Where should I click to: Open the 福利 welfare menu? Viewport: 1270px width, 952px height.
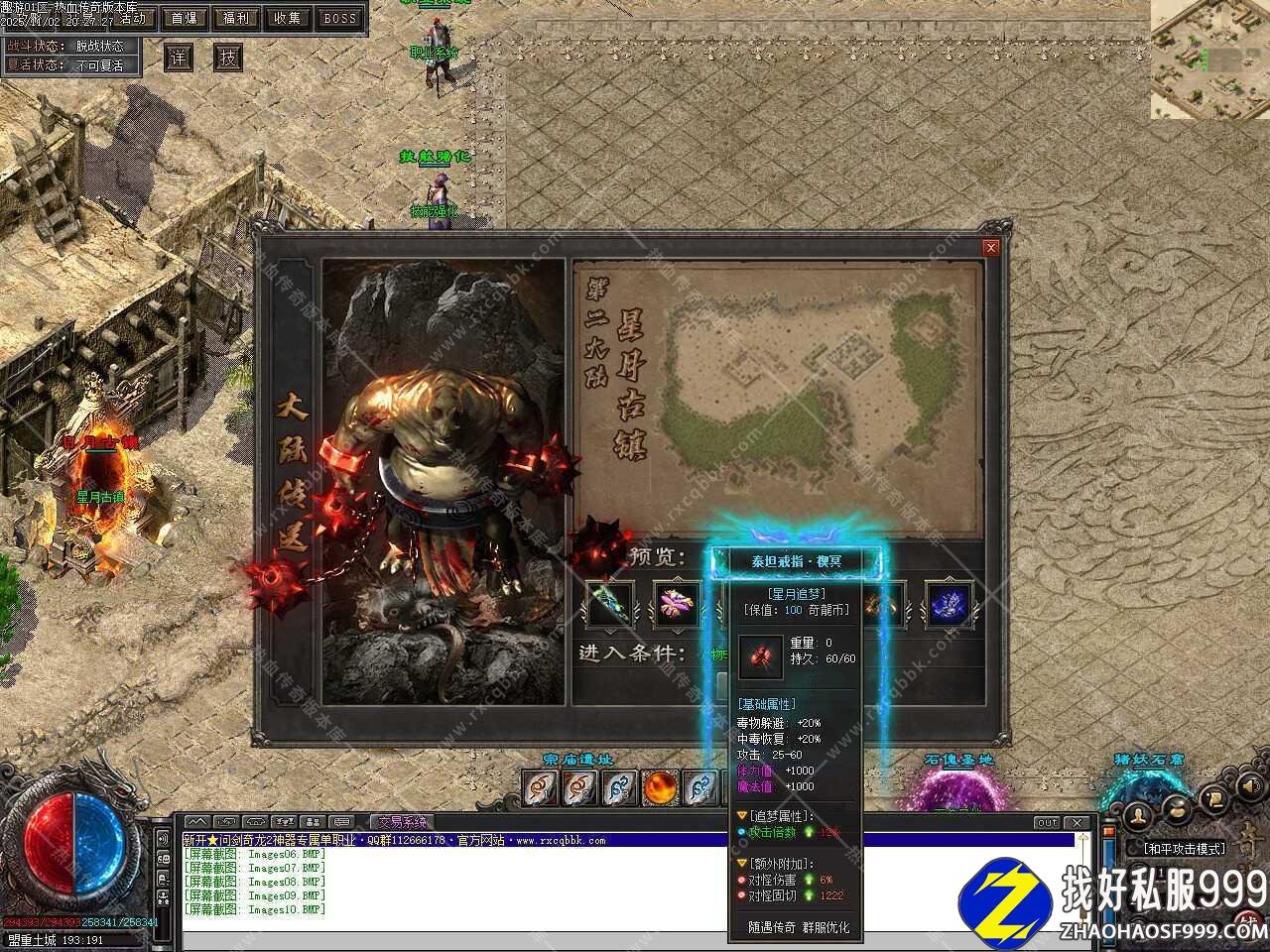click(x=236, y=18)
